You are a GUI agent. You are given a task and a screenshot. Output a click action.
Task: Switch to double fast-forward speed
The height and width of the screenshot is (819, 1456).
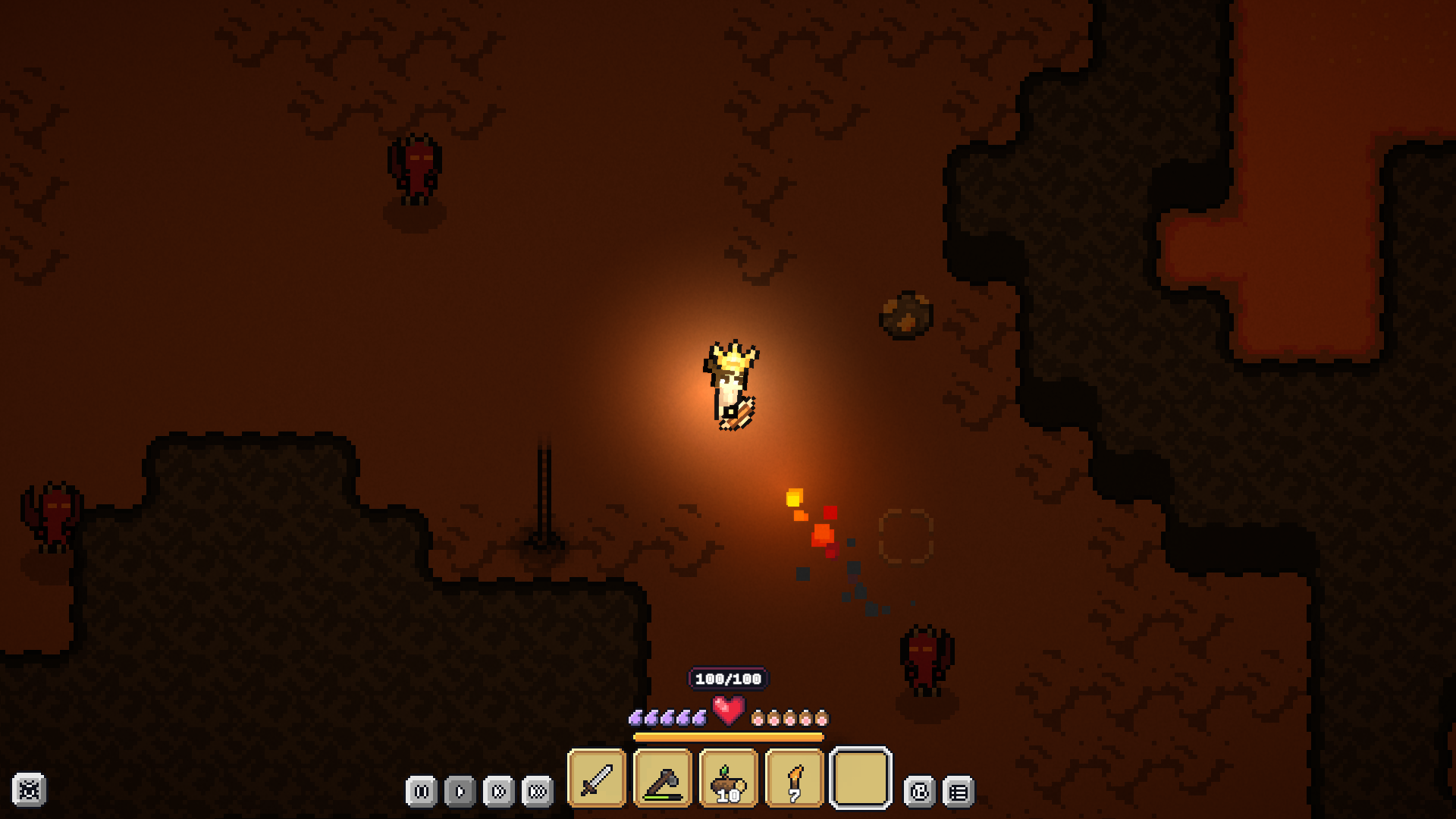499,792
